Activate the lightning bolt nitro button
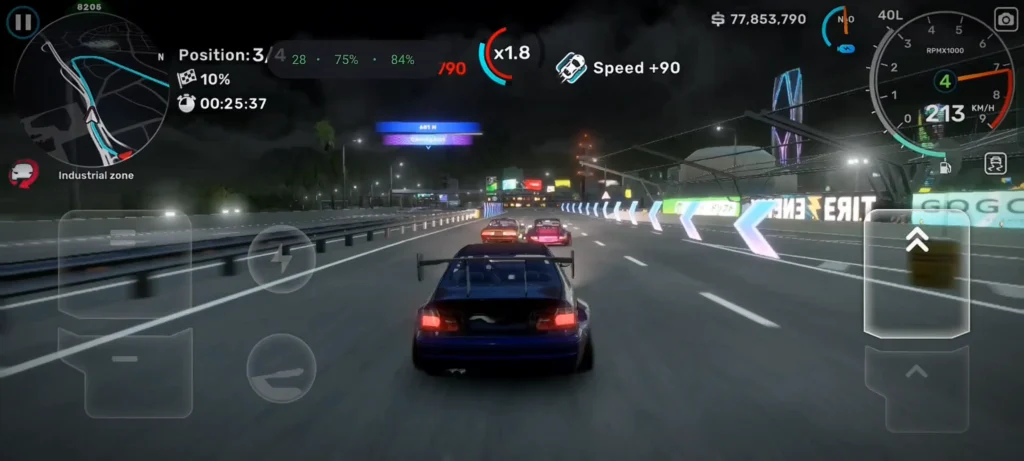Screen dimensions: 1024x461 pyautogui.click(x=281, y=258)
